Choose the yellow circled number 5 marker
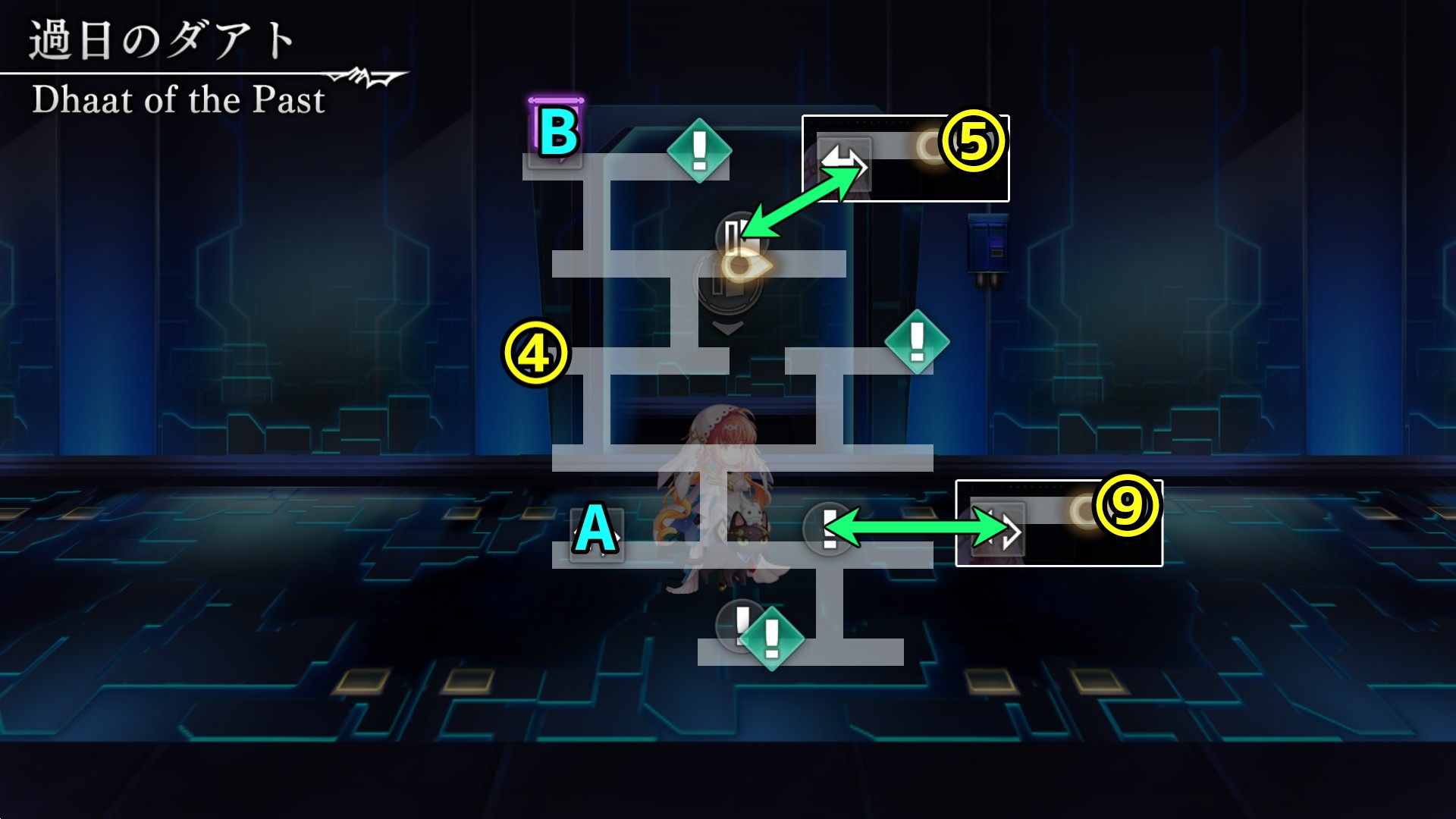 (973, 142)
